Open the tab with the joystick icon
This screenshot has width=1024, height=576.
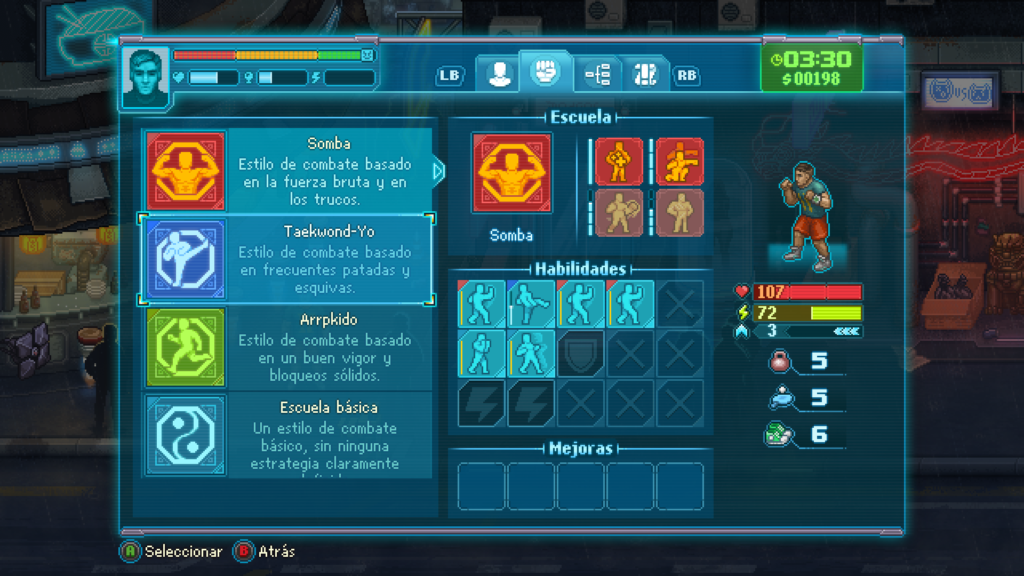tap(646, 74)
